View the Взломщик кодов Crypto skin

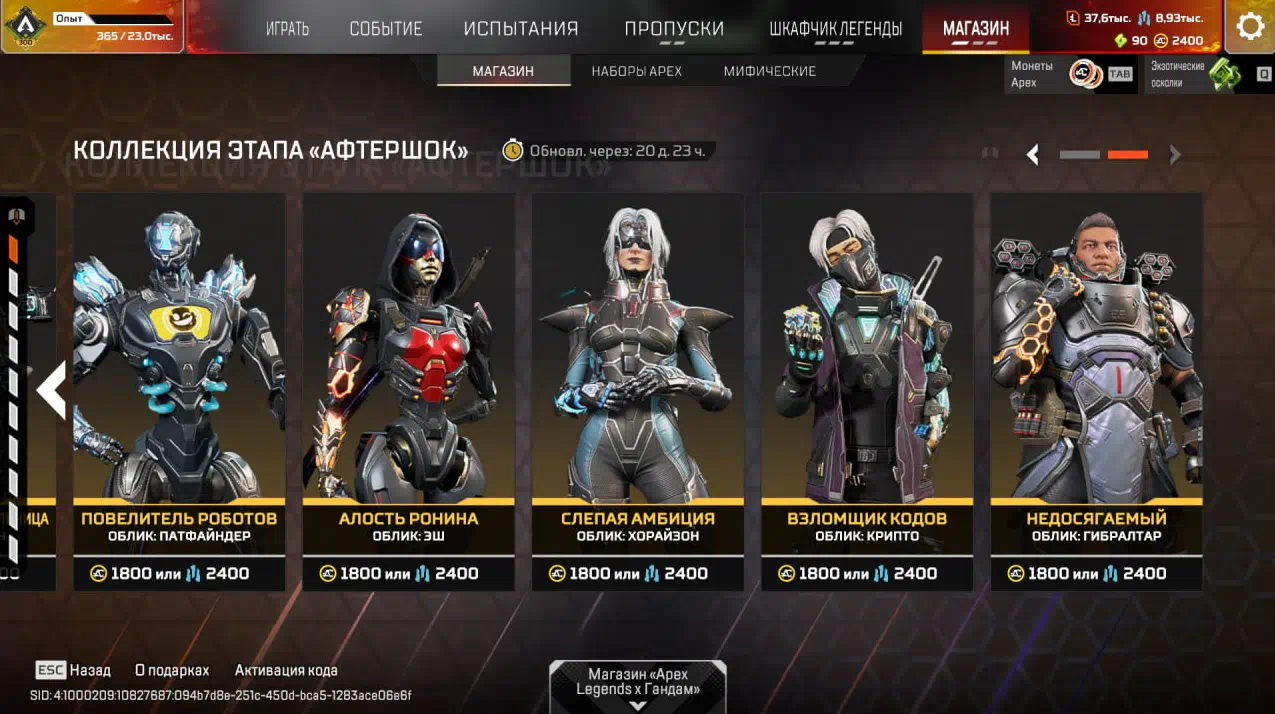[867, 390]
